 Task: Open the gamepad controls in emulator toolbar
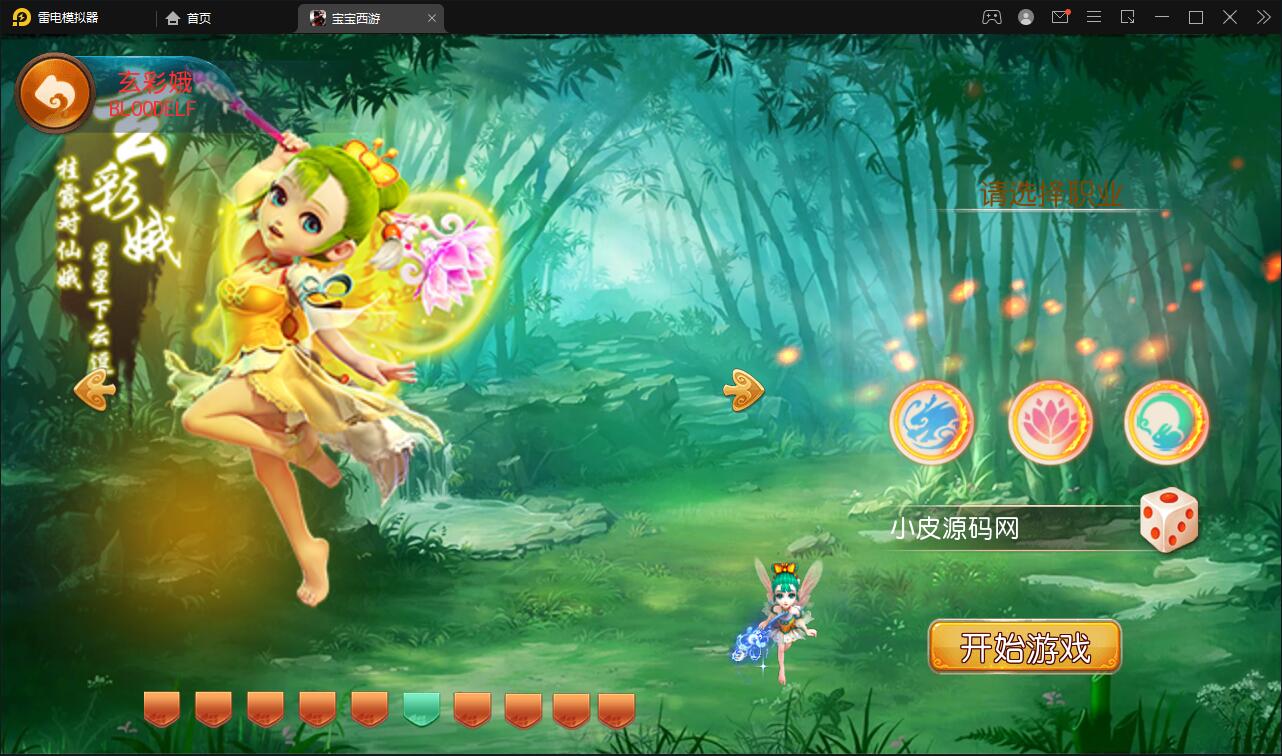[991, 17]
